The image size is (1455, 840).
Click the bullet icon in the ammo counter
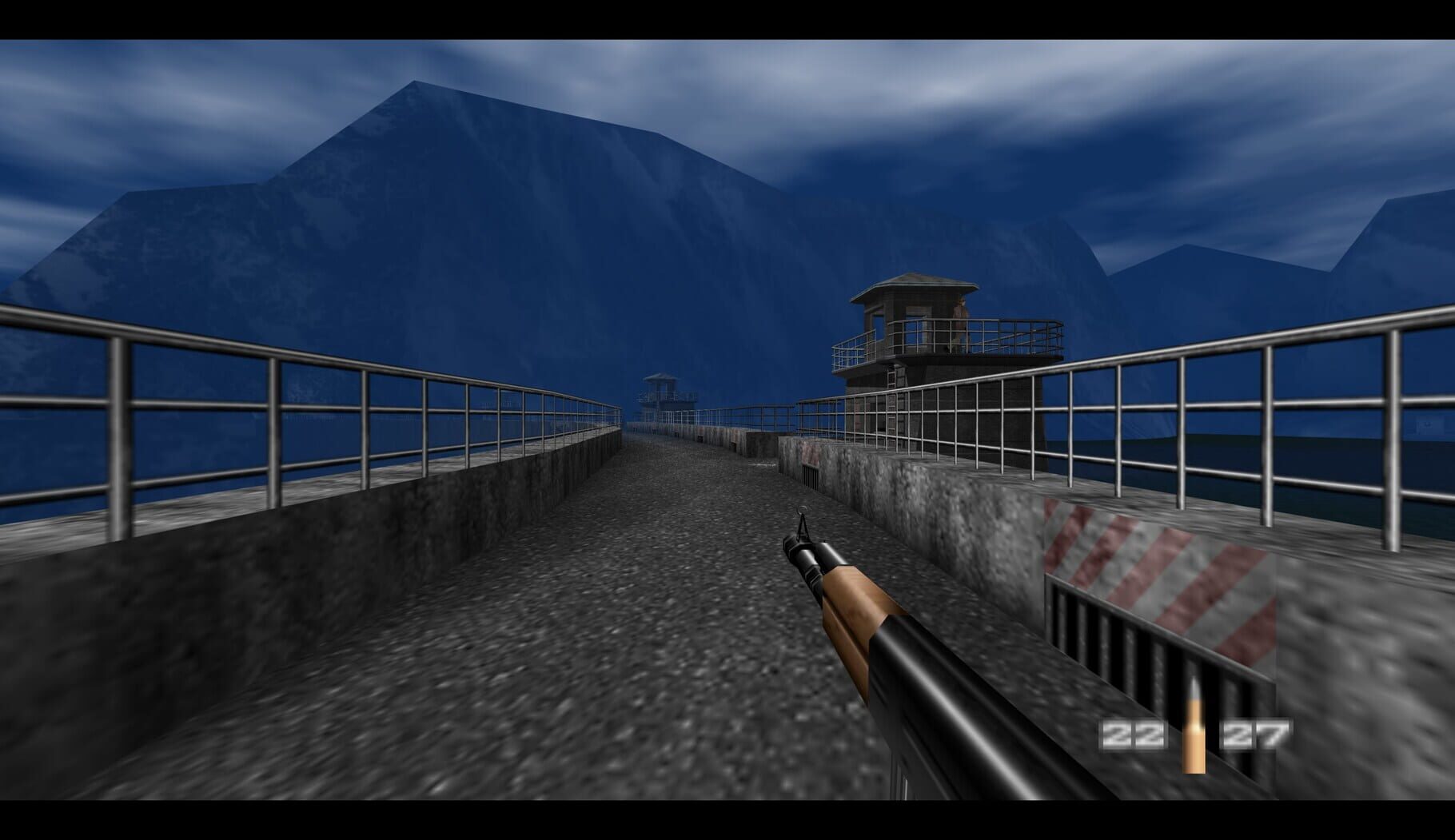(1194, 727)
